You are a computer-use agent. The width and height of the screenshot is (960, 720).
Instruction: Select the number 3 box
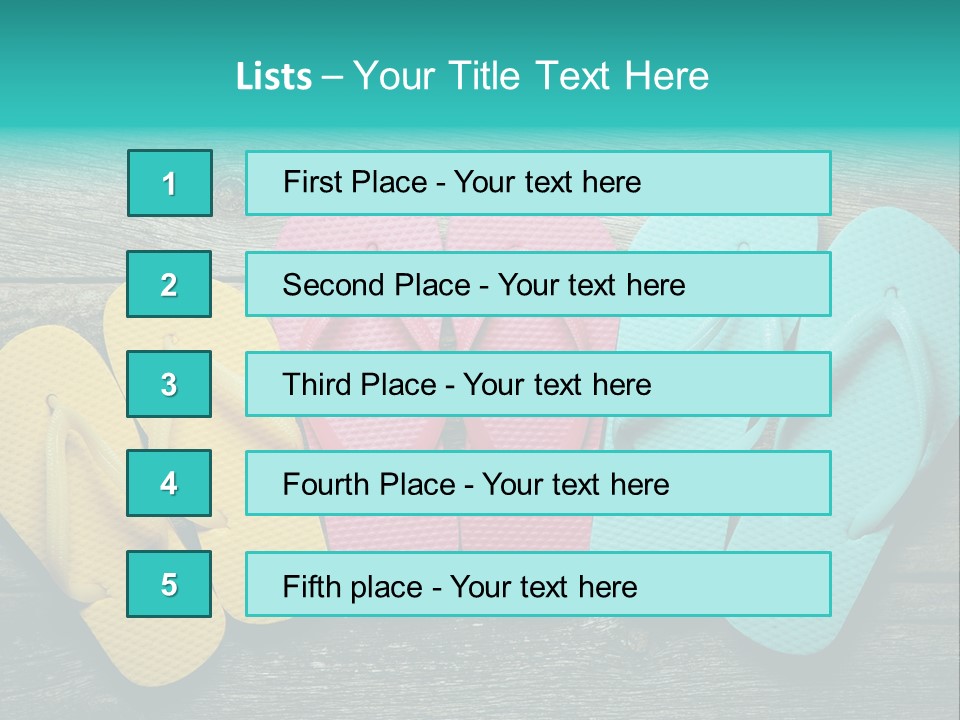(x=169, y=384)
